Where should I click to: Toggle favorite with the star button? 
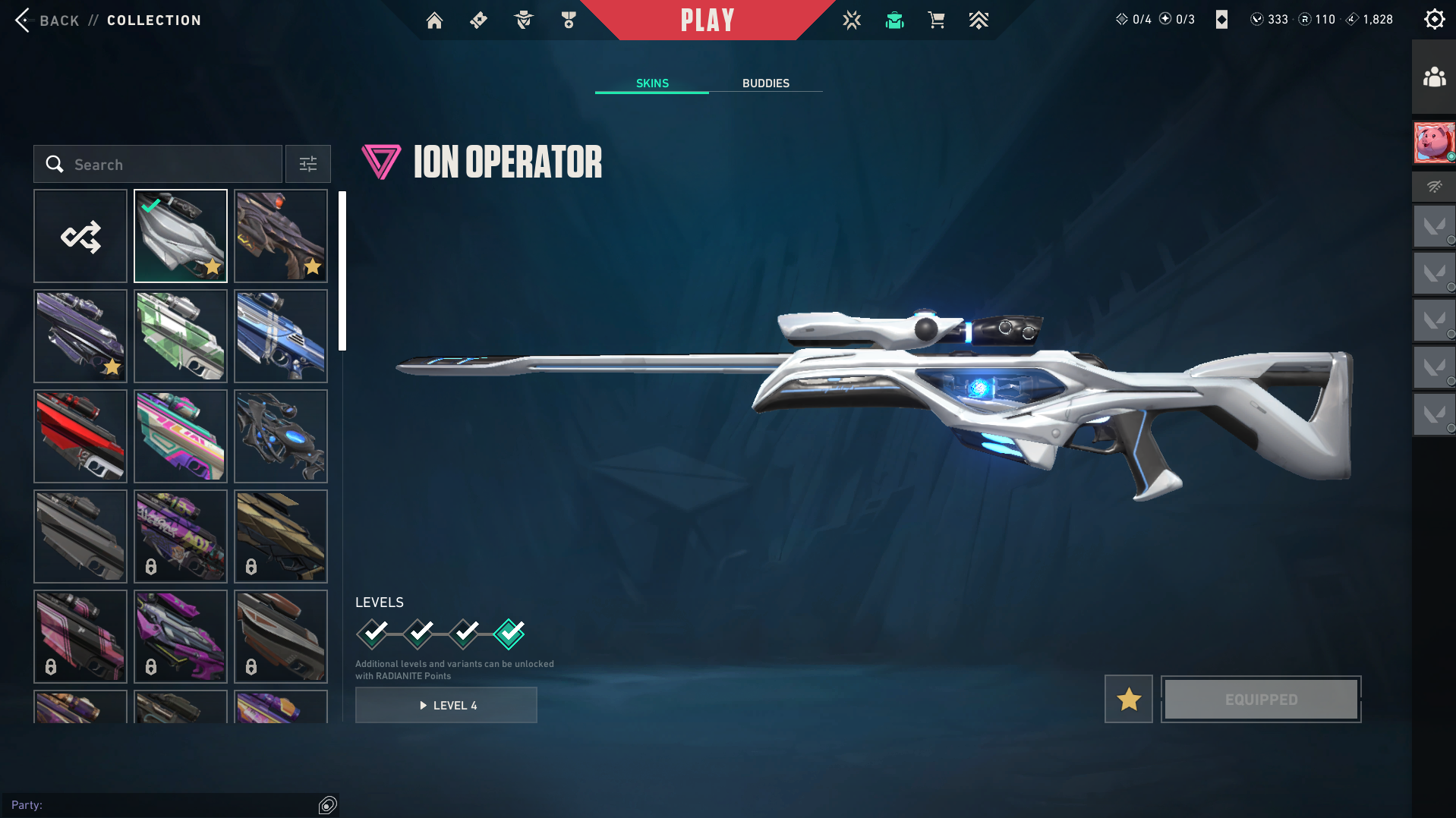1128,699
